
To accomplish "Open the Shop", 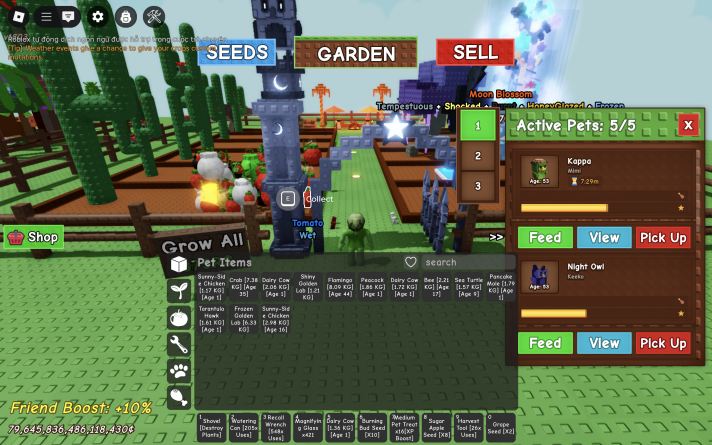I will [34, 237].
